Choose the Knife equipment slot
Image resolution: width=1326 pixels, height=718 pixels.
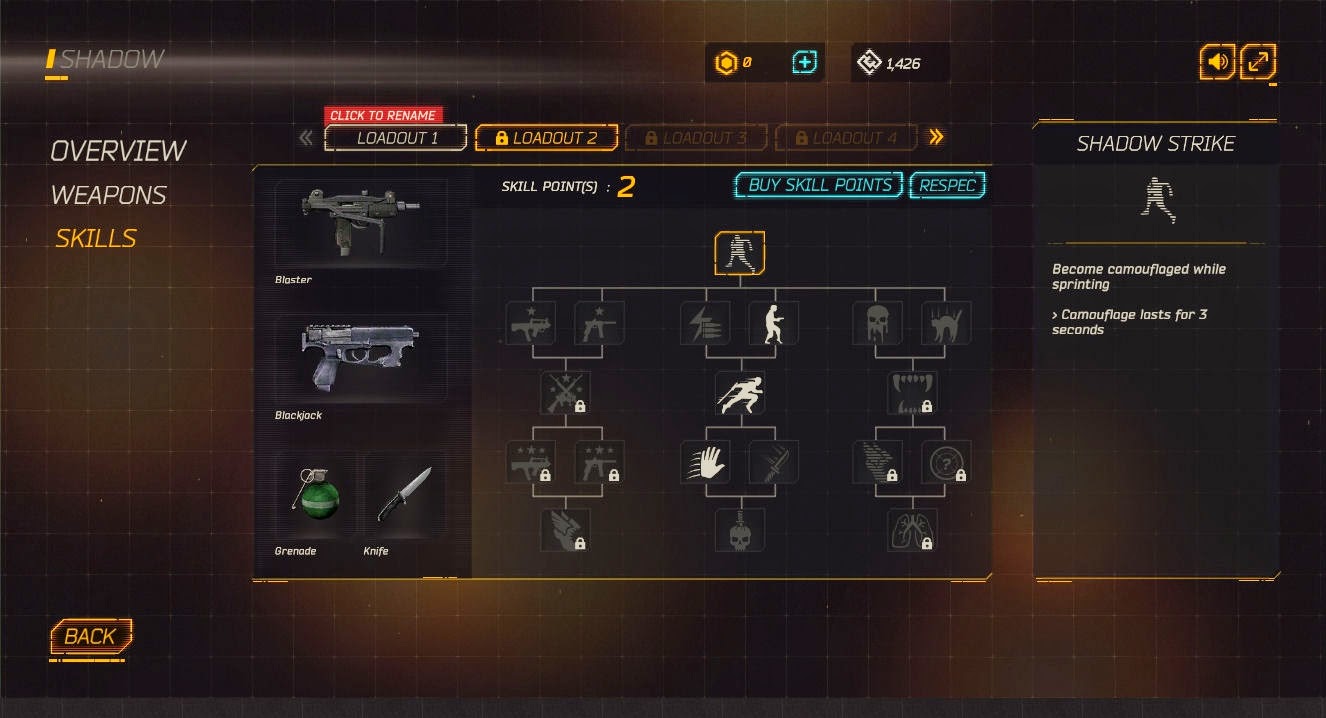[x=403, y=495]
